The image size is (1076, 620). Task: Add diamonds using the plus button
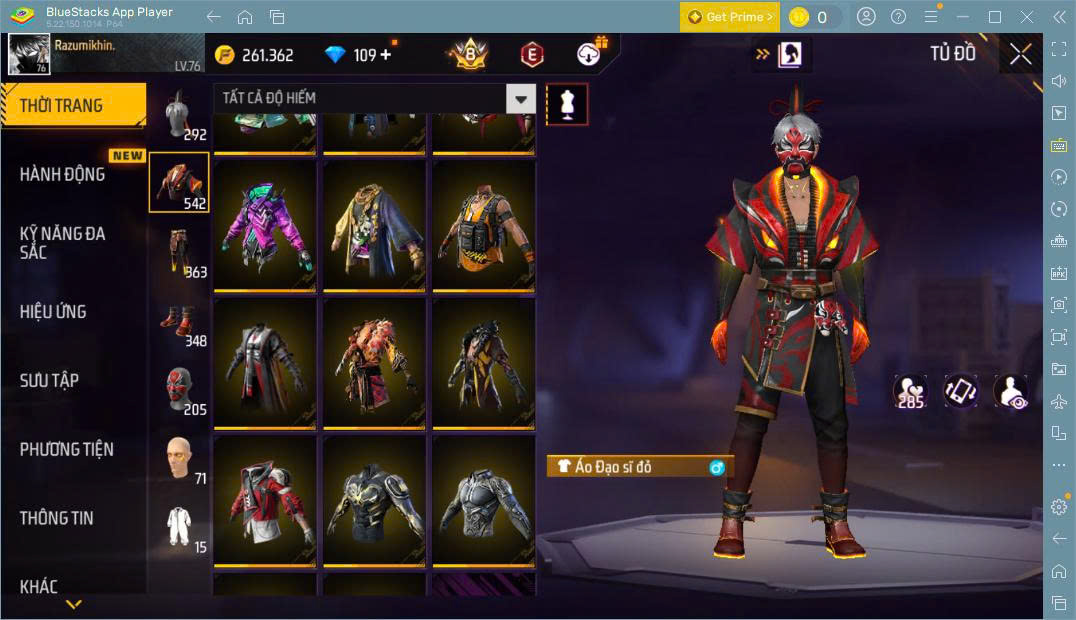point(385,55)
